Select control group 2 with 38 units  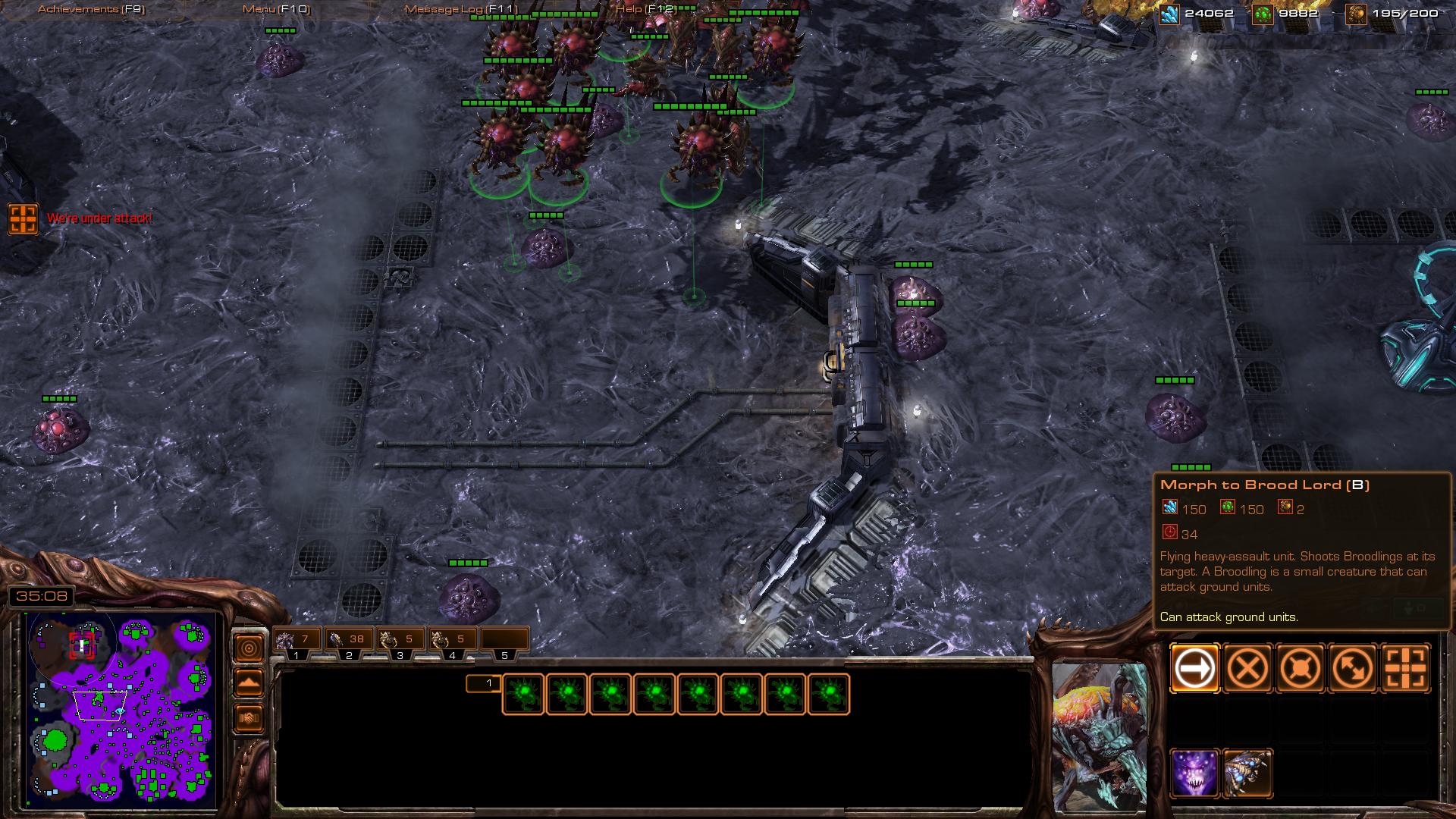click(x=348, y=641)
